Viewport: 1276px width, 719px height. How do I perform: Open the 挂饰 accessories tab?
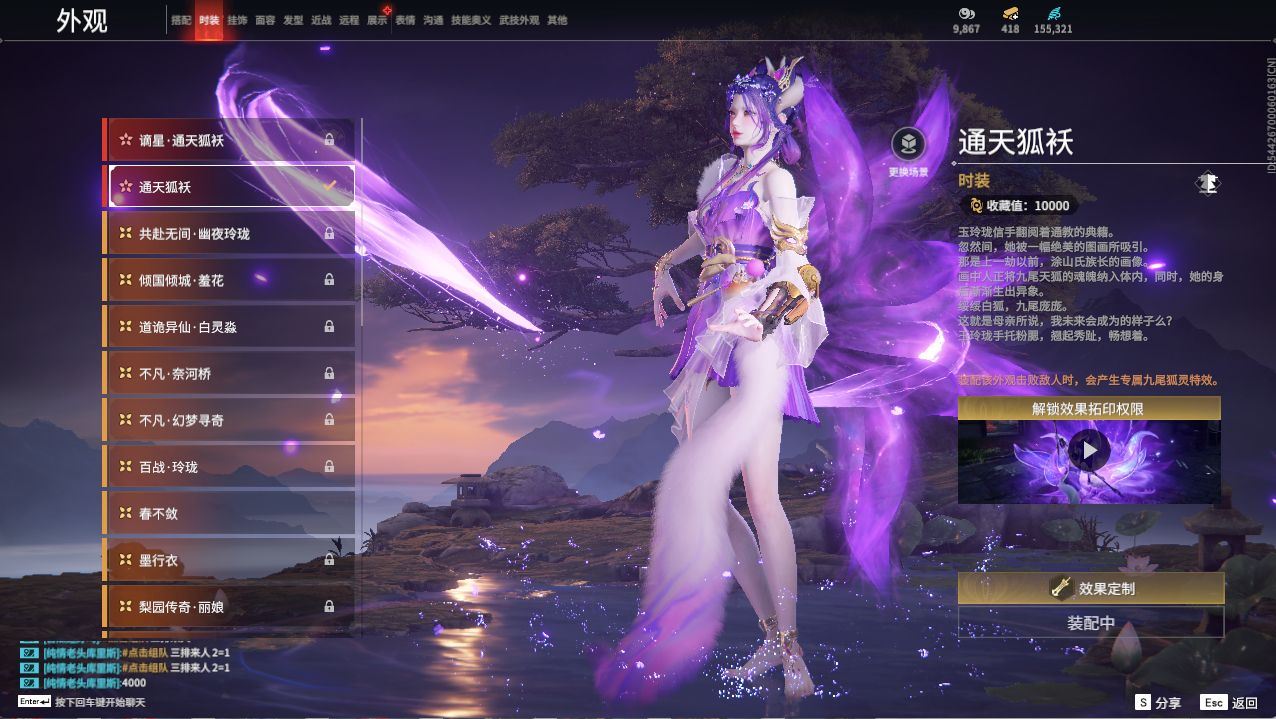click(237, 20)
